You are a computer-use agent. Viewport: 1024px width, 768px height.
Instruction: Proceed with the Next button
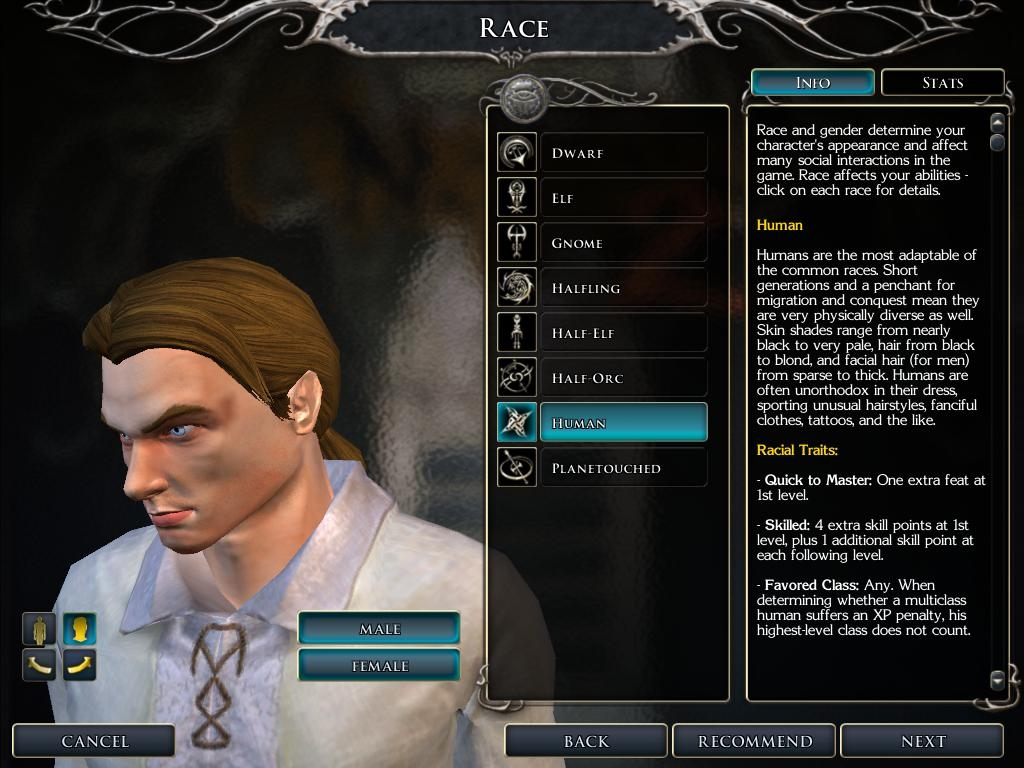(922, 741)
